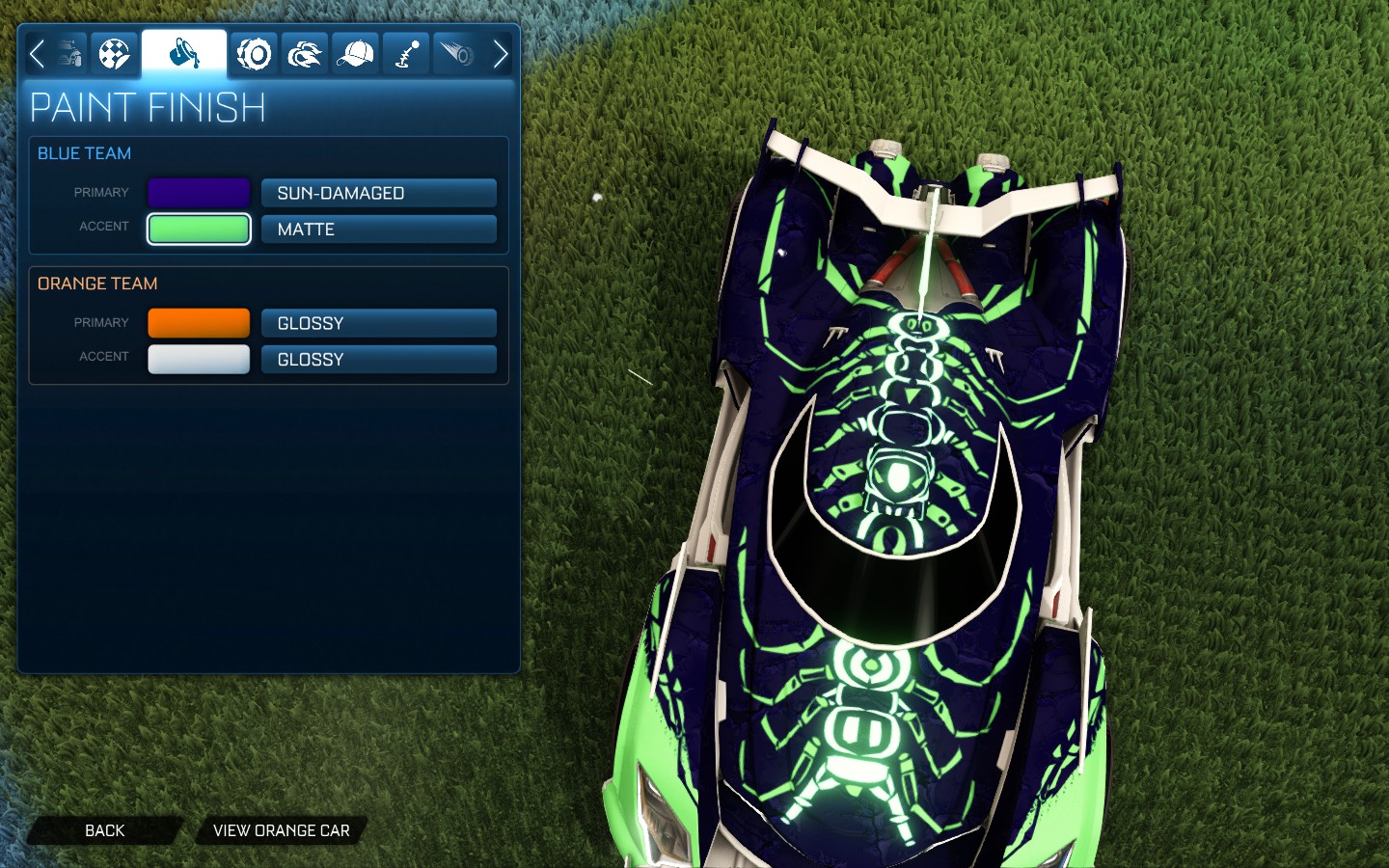Choose the Blue Team green accent color swatch
Screen dimensions: 1389x868
coord(199,230)
